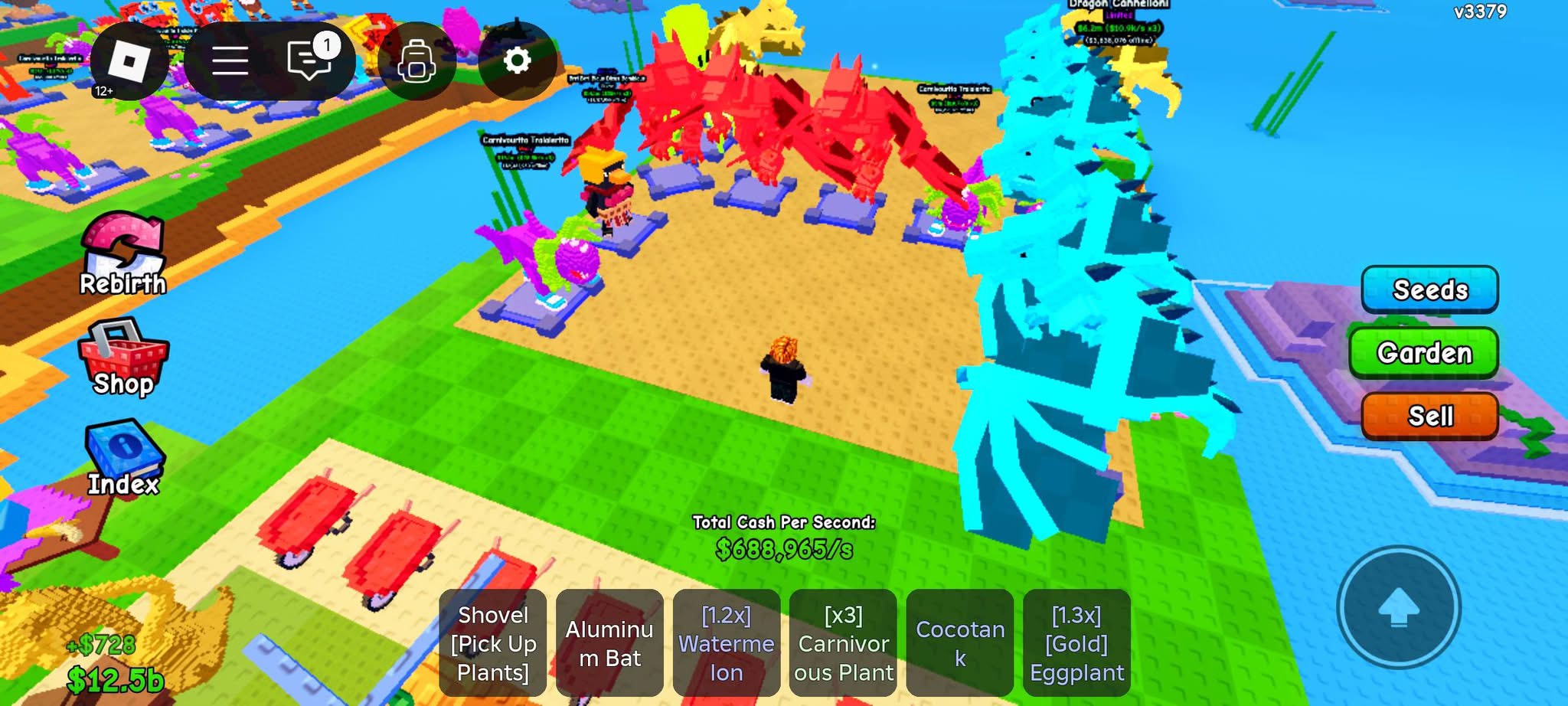Pick the 1.3x Gold Eggplant slot
The width and height of the screenshot is (1568, 706).
1076,643
